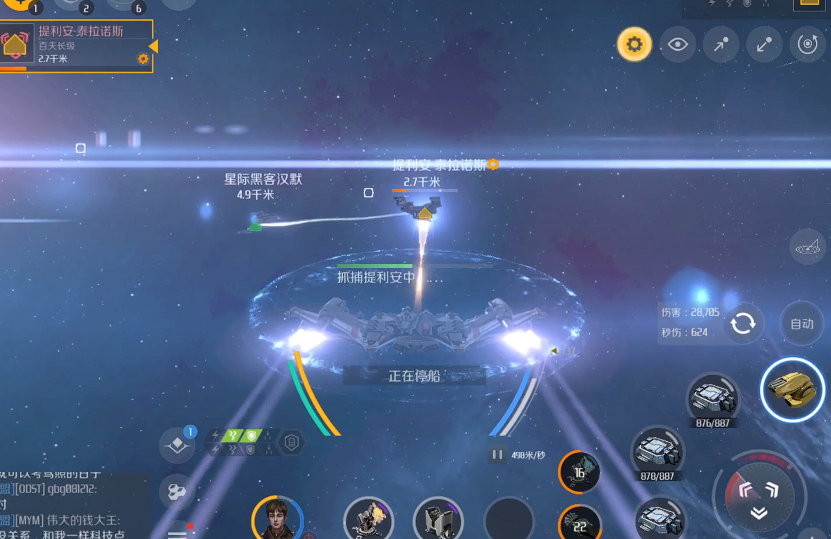Click the drone module numbered 22
Image resolution: width=831 pixels, height=539 pixels.
[579, 524]
